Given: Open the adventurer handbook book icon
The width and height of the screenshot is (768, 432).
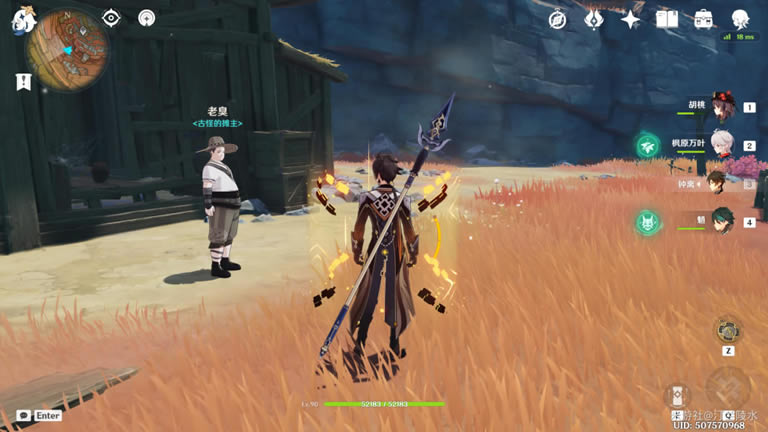Looking at the screenshot, I should [667, 19].
